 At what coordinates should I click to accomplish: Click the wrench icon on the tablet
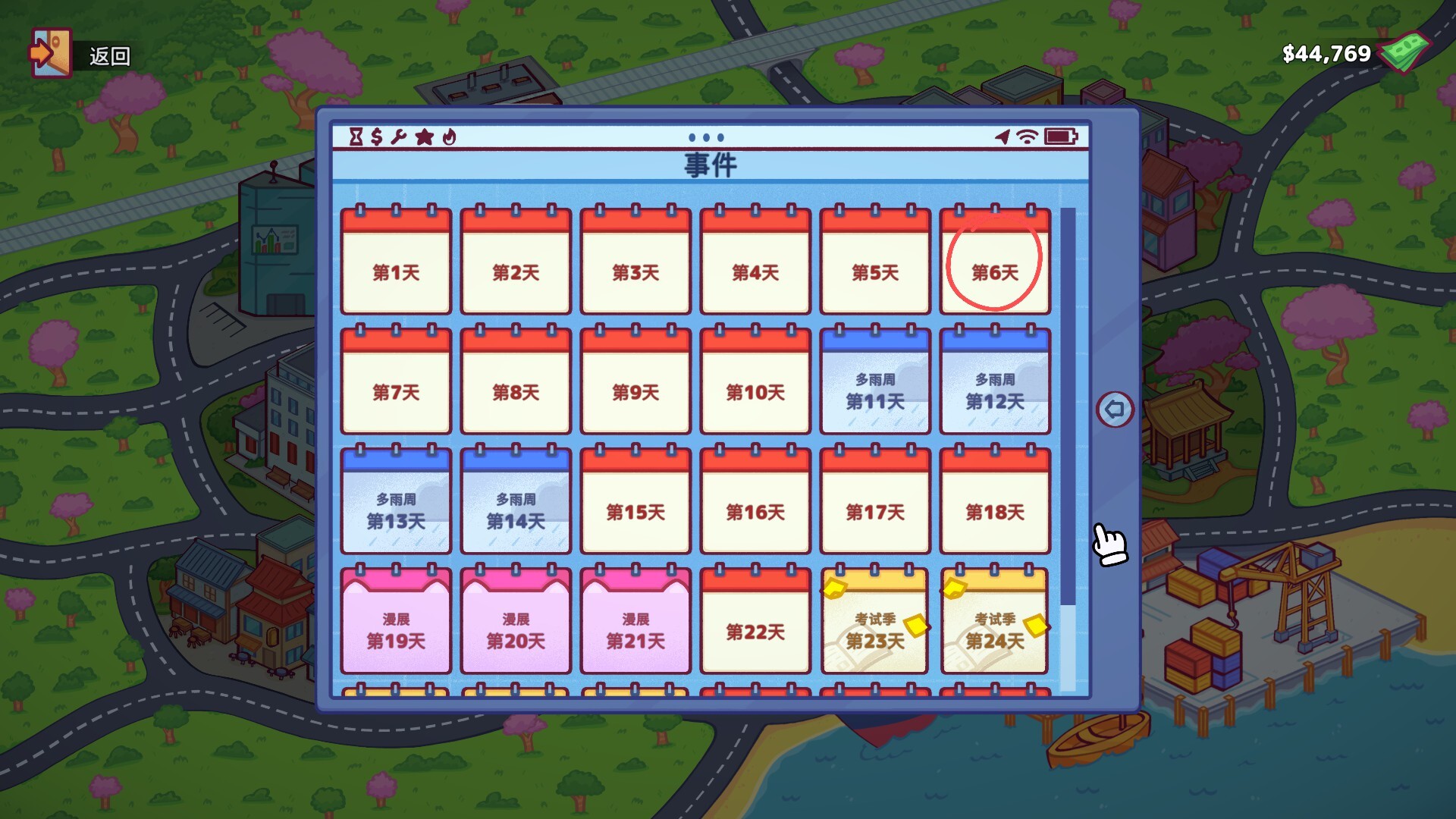click(x=400, y=137)
